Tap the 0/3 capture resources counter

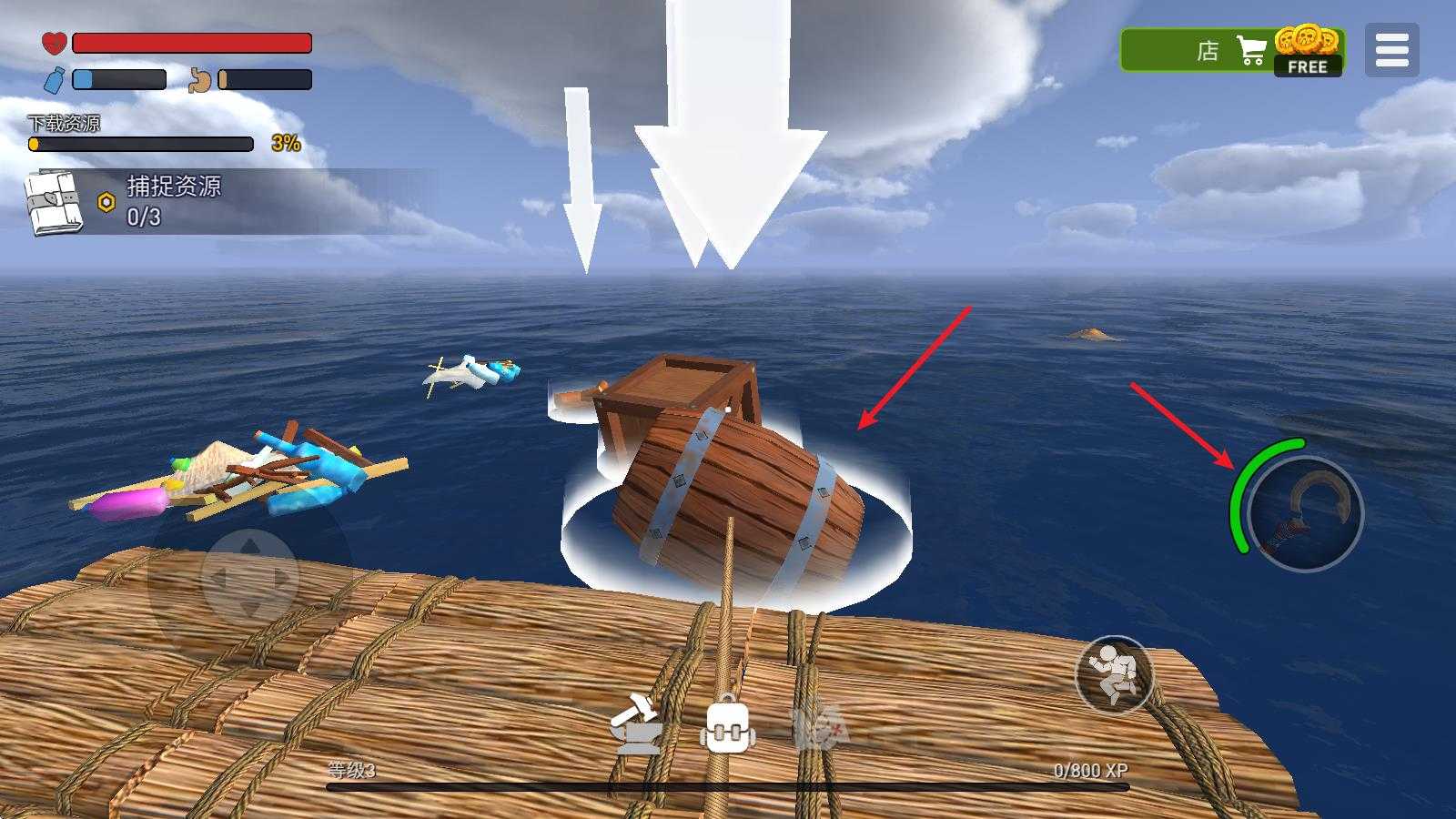pyautogui.click(x=143, y=217)
